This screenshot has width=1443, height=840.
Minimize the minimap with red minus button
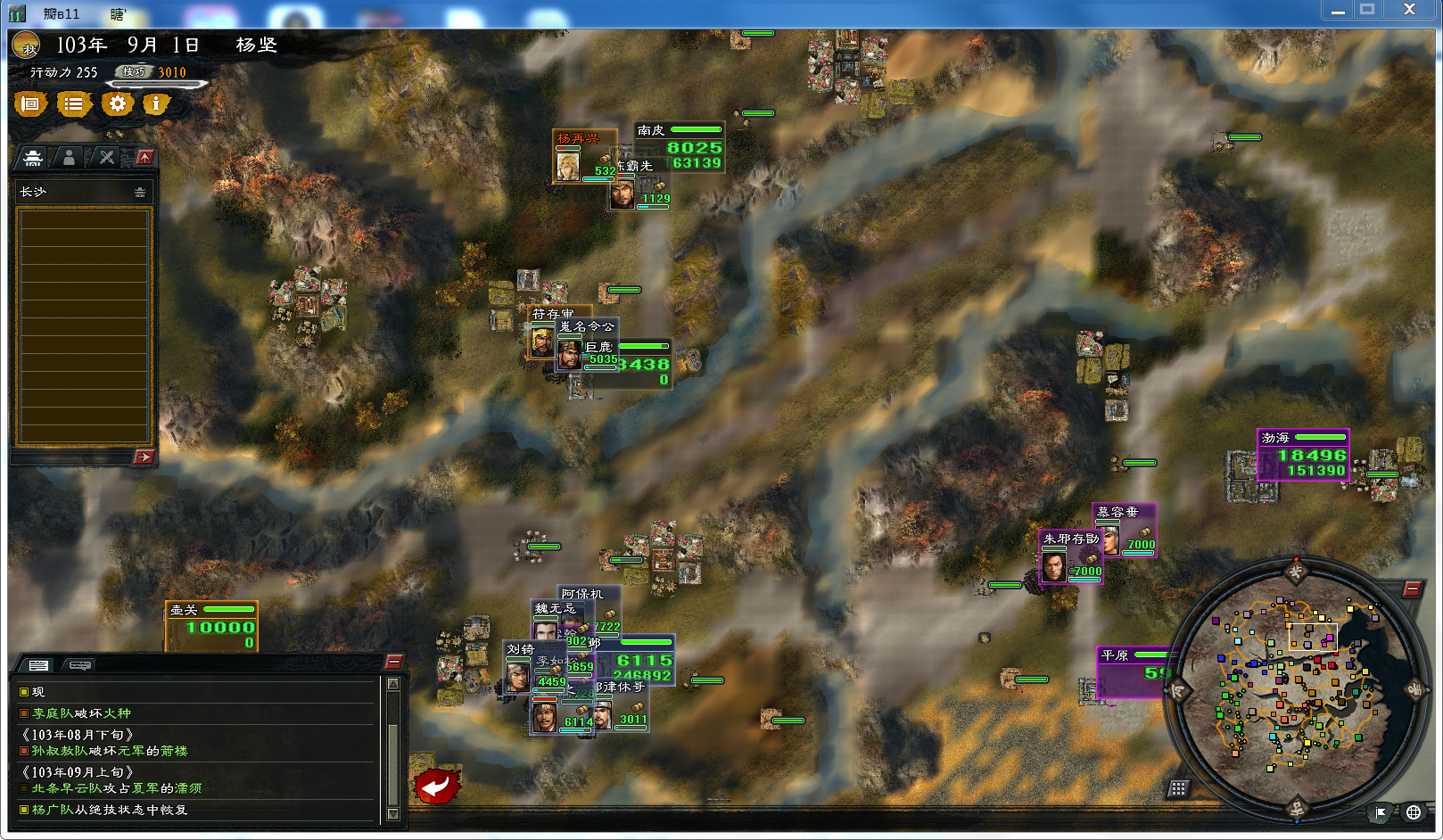coord(1412,589)
